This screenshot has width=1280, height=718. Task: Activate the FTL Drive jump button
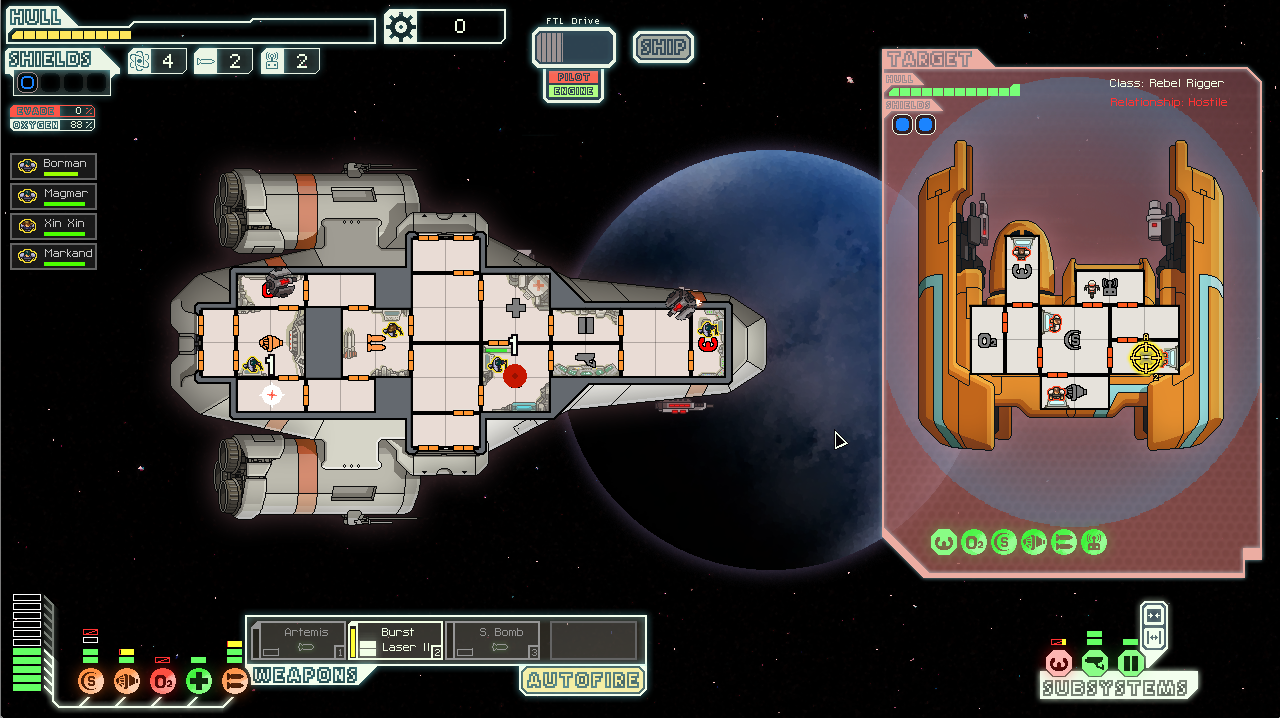click(573, 47)
